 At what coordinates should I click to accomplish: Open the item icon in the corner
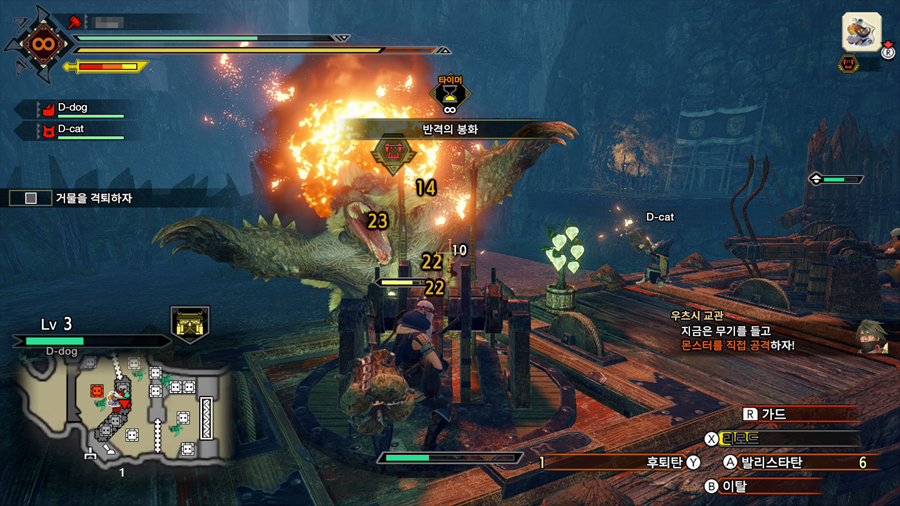pos(861,32)
